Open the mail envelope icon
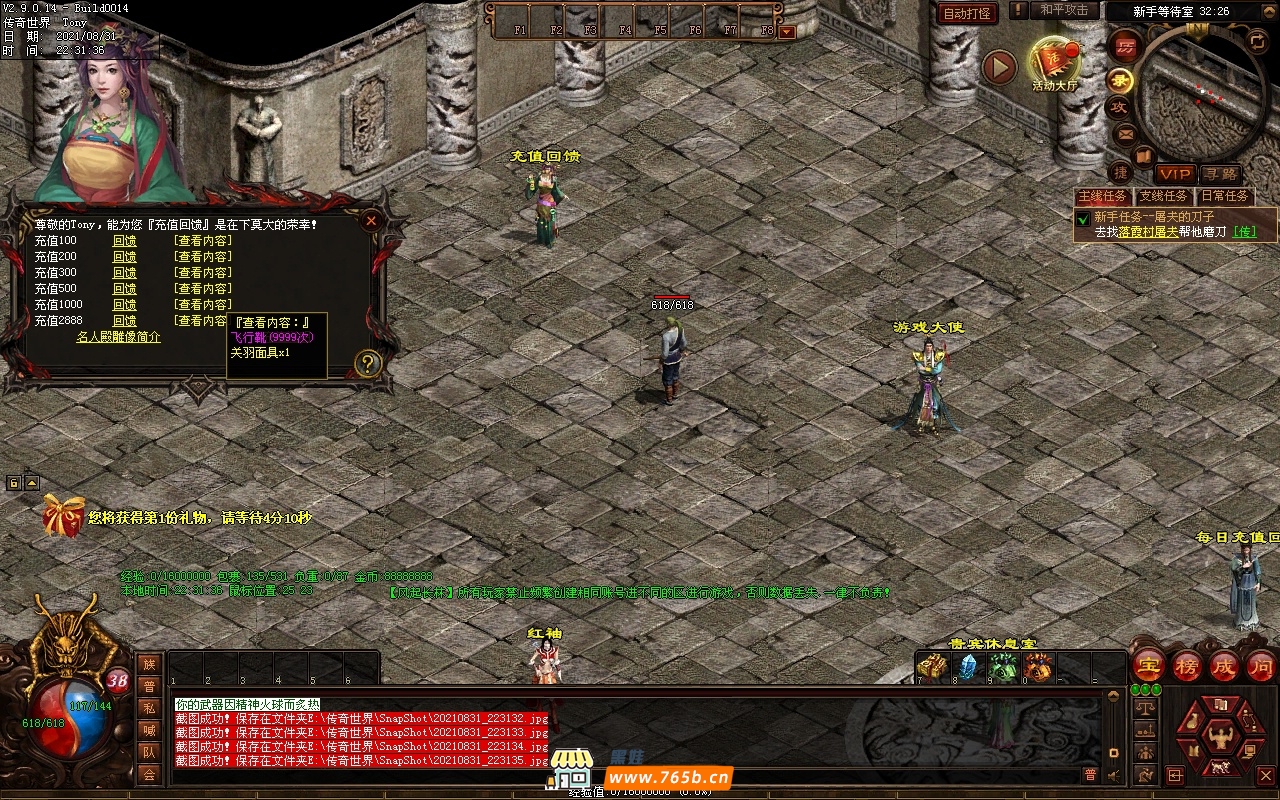The image size is (1280, 800). [x=1124, y=133]
